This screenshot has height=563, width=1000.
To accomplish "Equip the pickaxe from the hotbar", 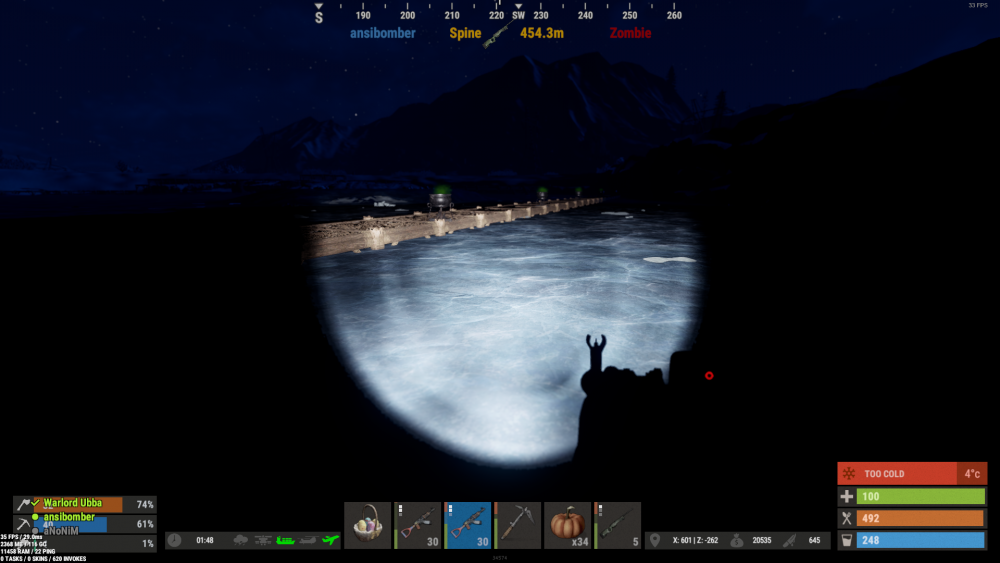I will (x=518, y=525).
